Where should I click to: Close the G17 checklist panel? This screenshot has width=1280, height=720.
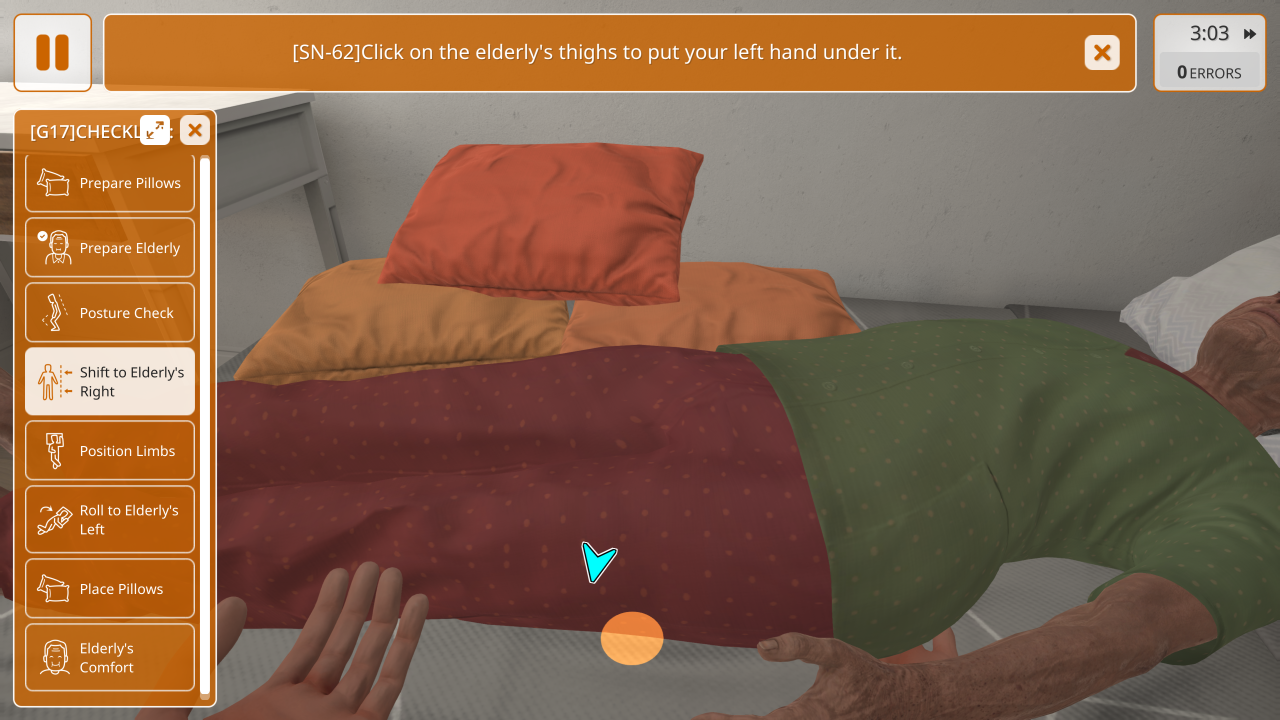(x=195, y=130)
